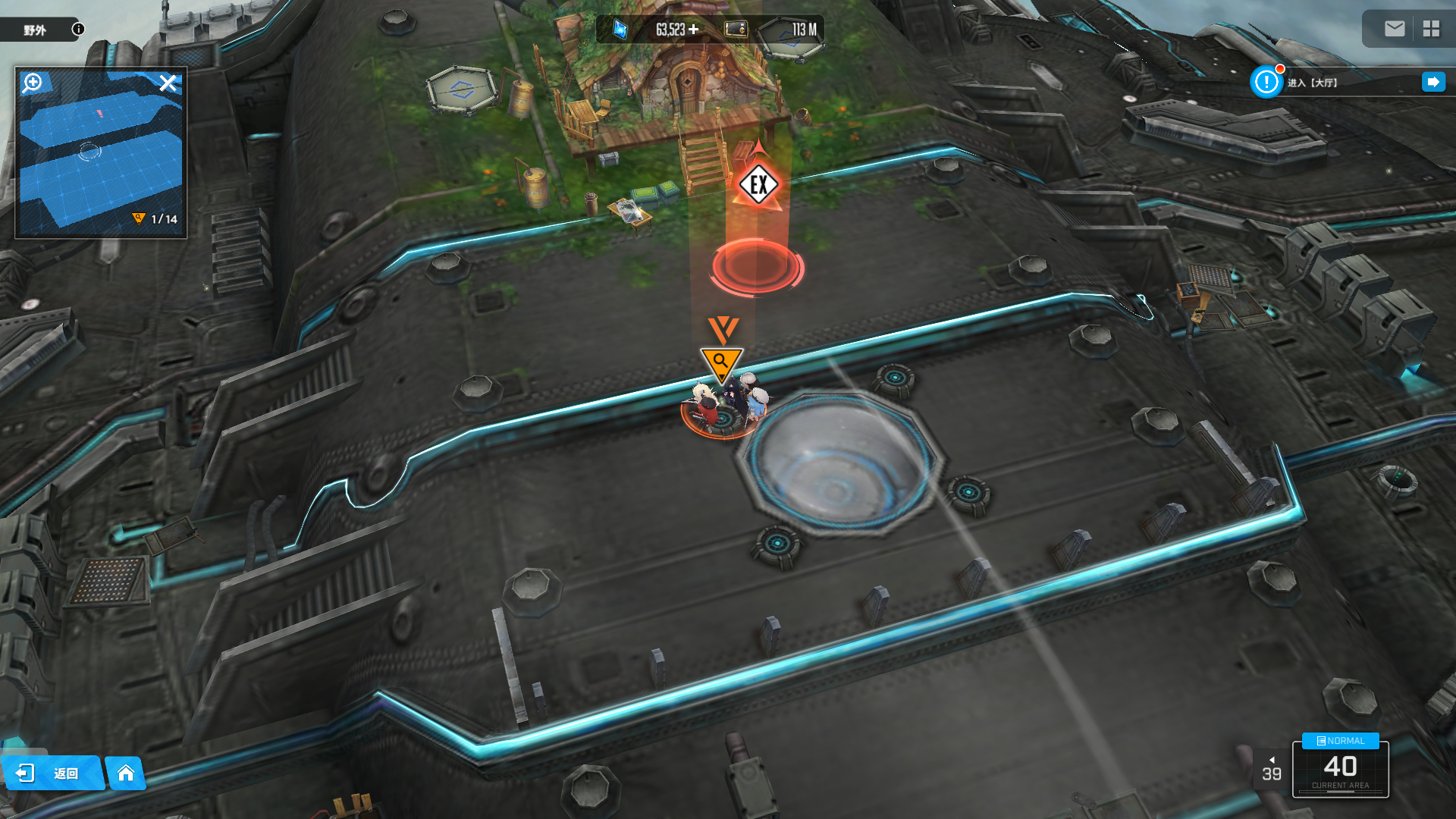Go to the home screen icon
This screenshot has width=1456, height=819.
point(126,773)
